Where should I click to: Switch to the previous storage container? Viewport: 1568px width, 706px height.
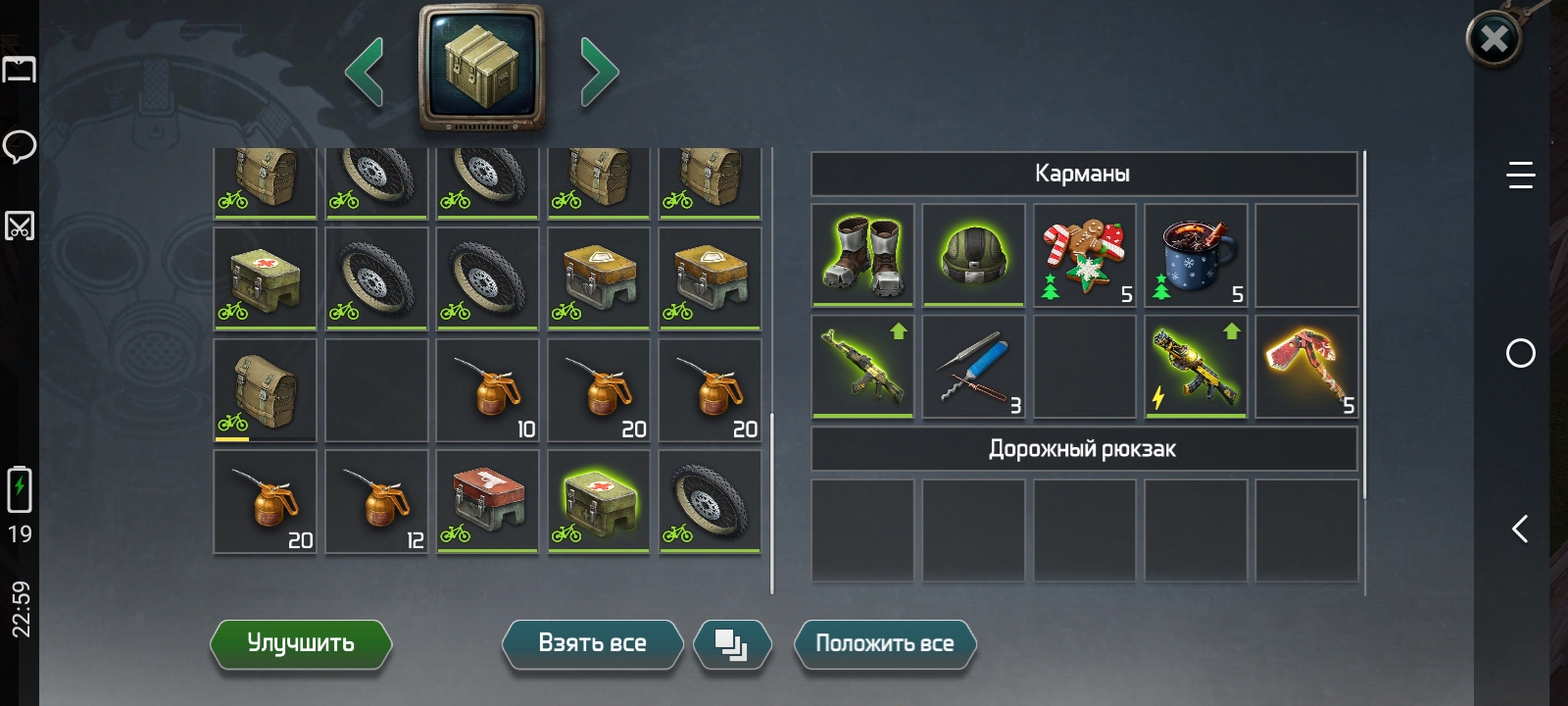click(365, 72)
